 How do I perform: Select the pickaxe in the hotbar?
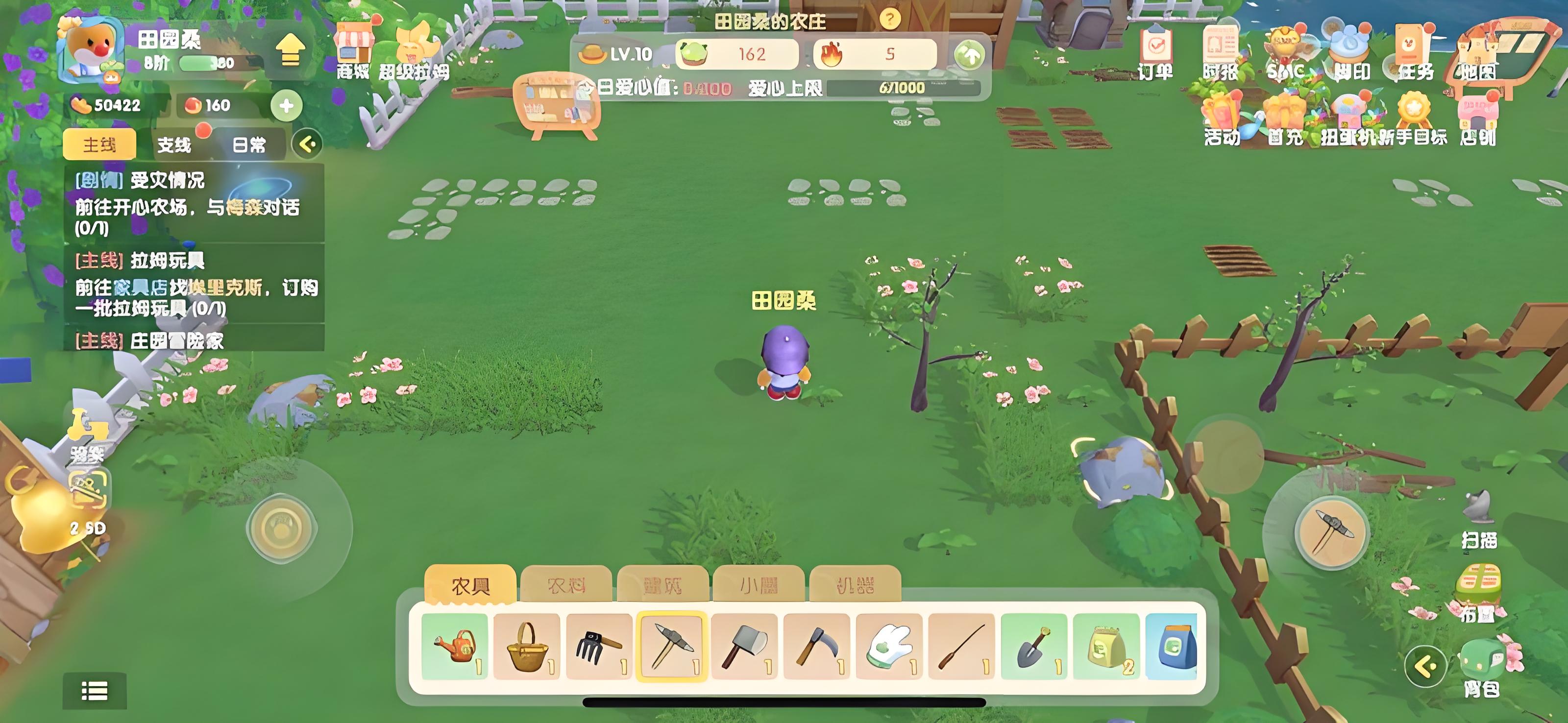coord(671,646)
